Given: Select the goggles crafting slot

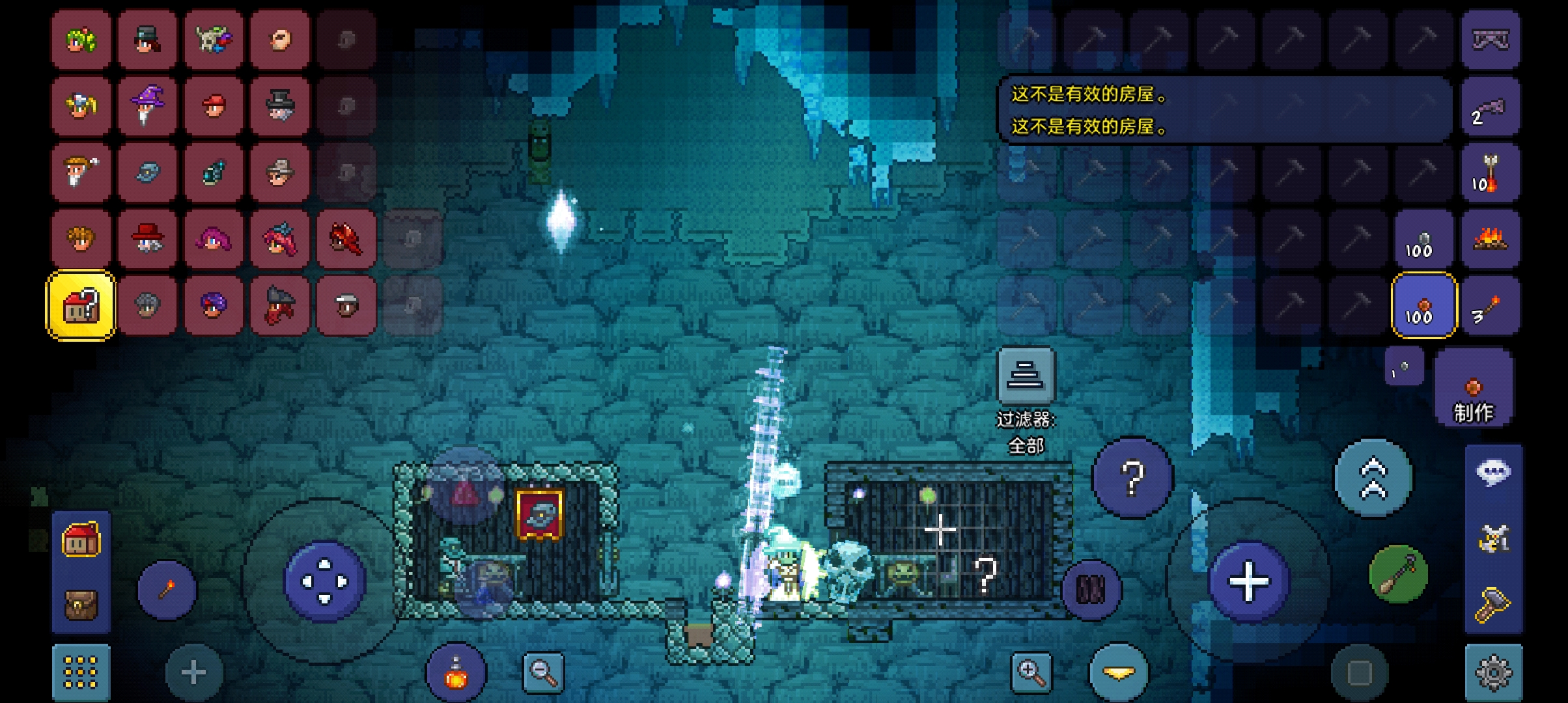Looking at the screenshot, I should pos(1490,40).
